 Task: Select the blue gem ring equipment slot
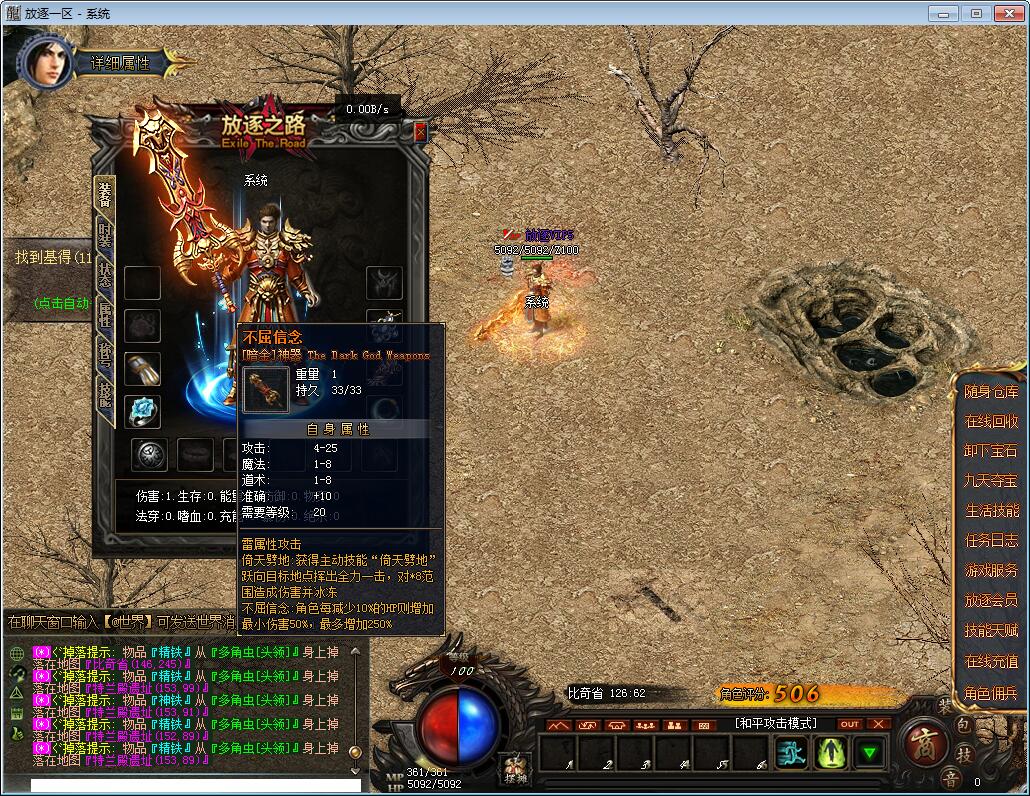pos(142,411)
